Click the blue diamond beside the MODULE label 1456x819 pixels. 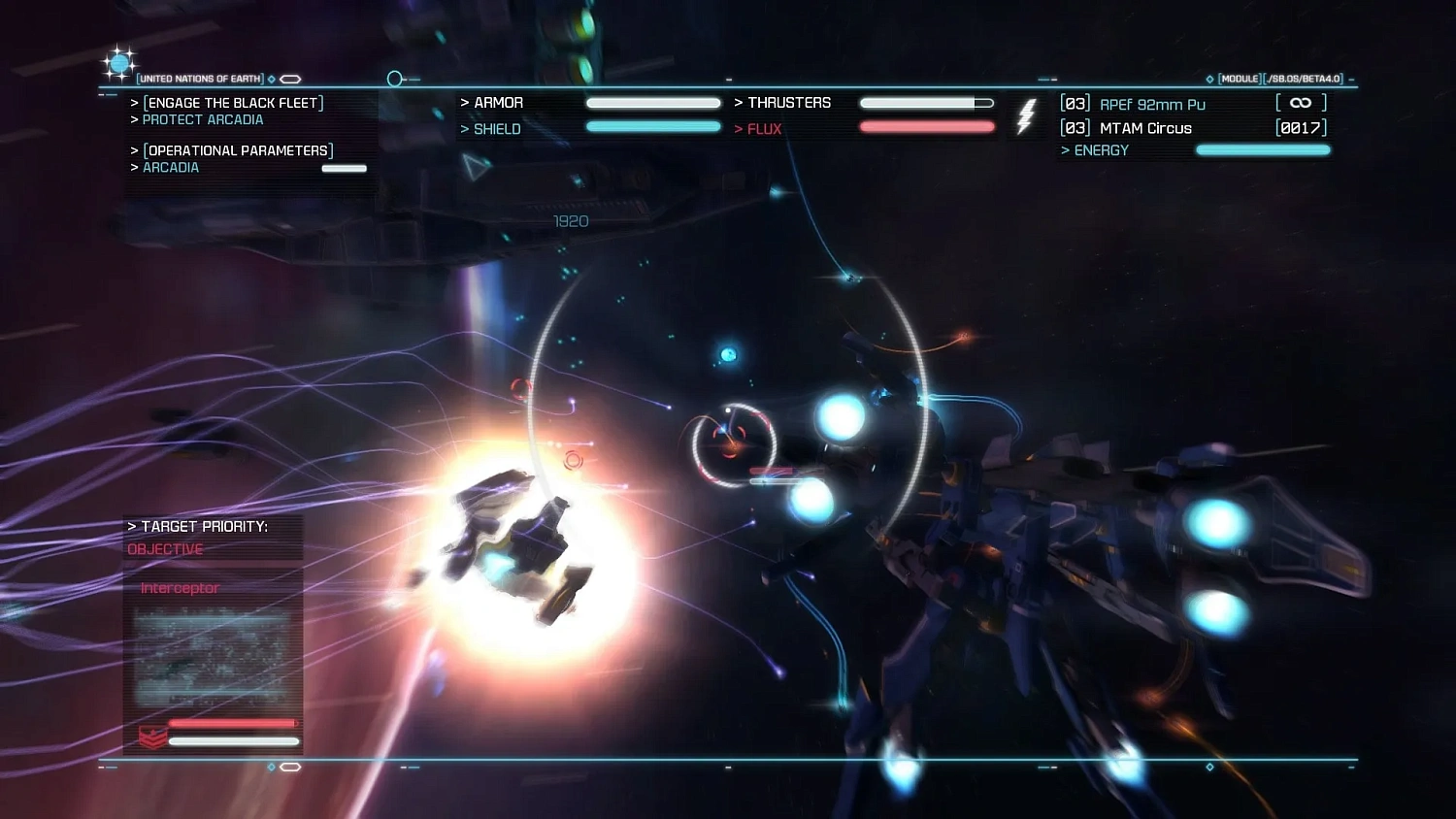pyautogui.click(x=1209, y=79)
